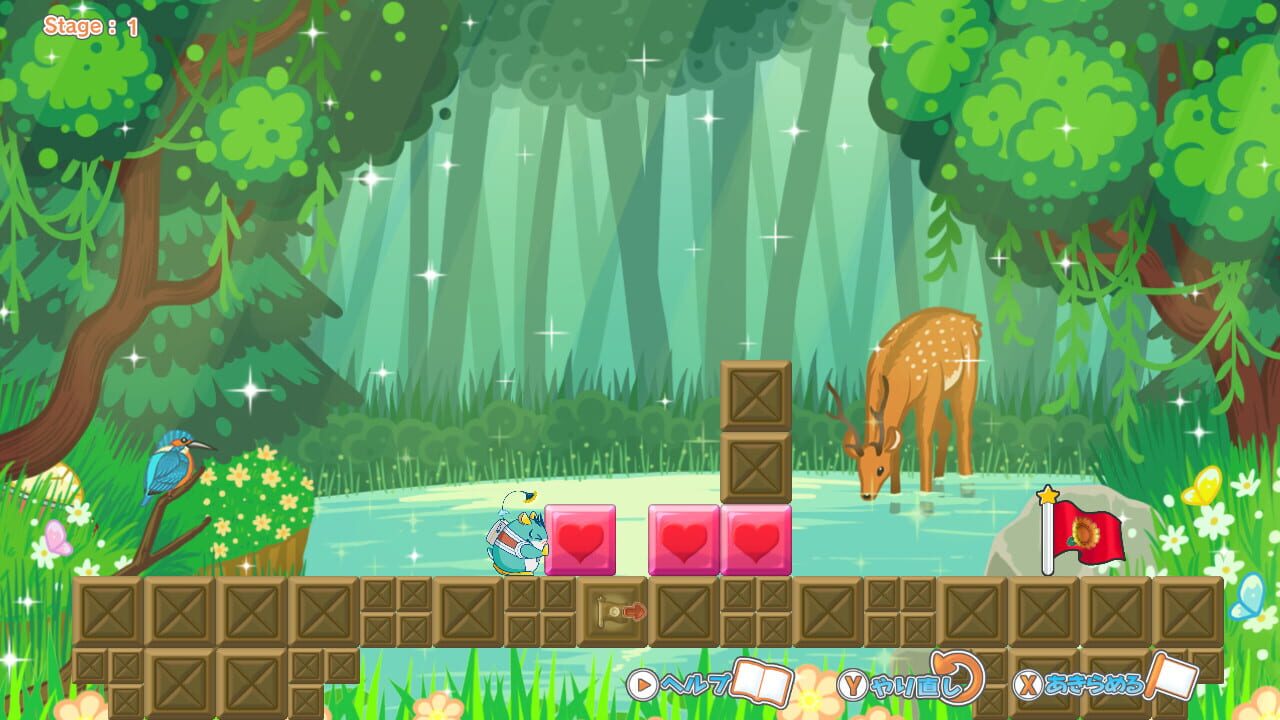Select the penguin player character
The image size is (1280, 720).
pos(515,540)
